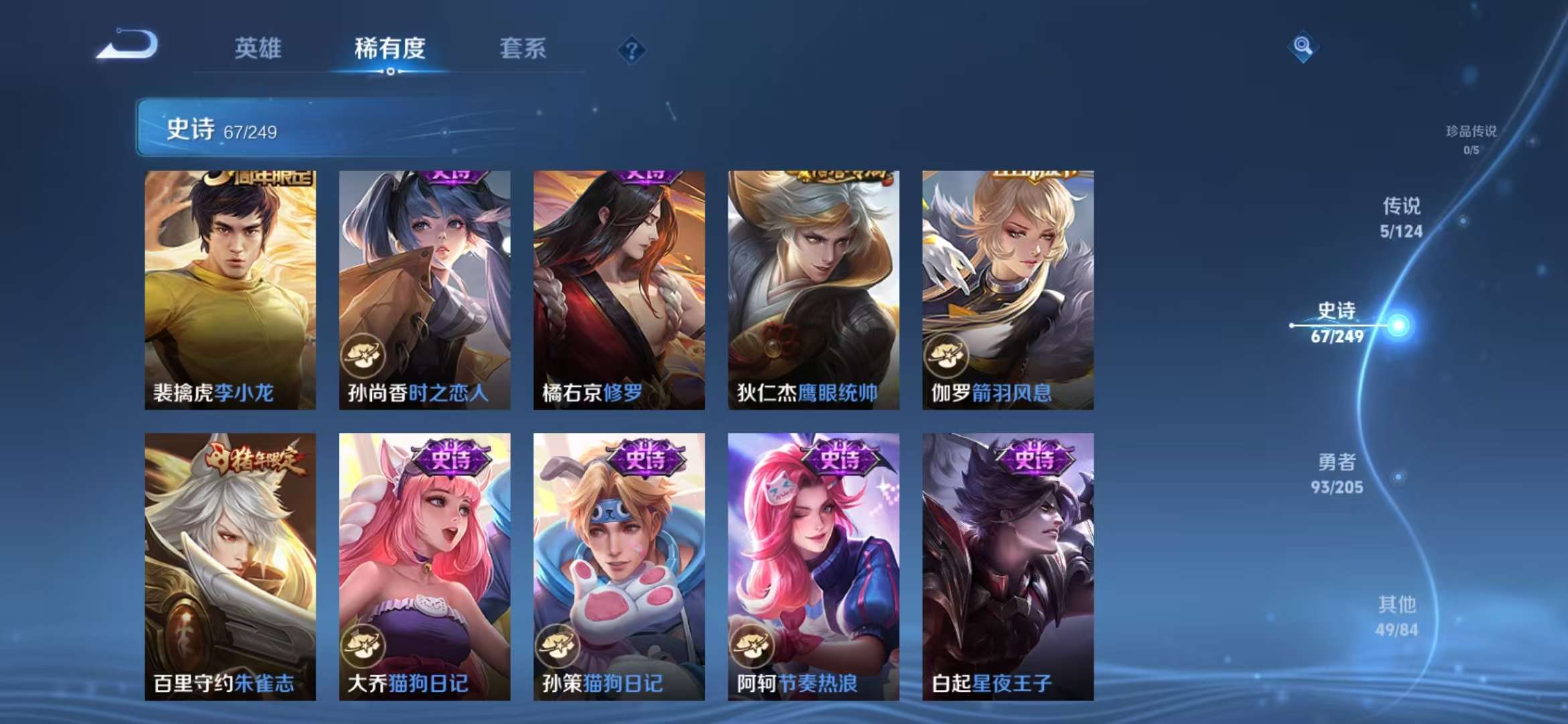Switch to the 套系 tab
The height and width of the screenshot is (724, 1568).
tap(522, 48)
